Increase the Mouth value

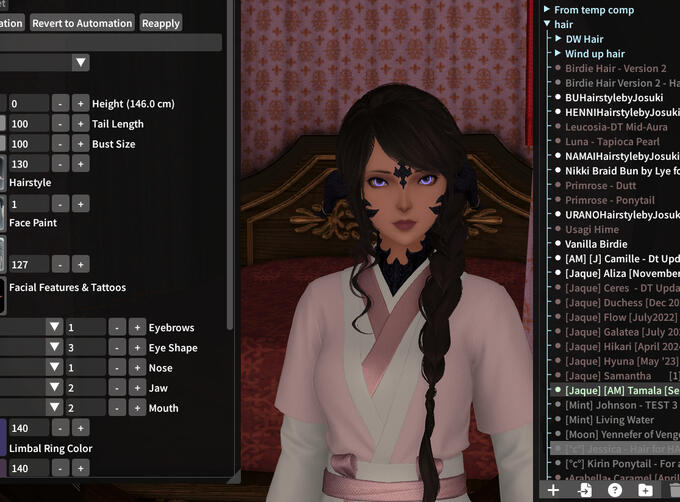coord(137,408)
